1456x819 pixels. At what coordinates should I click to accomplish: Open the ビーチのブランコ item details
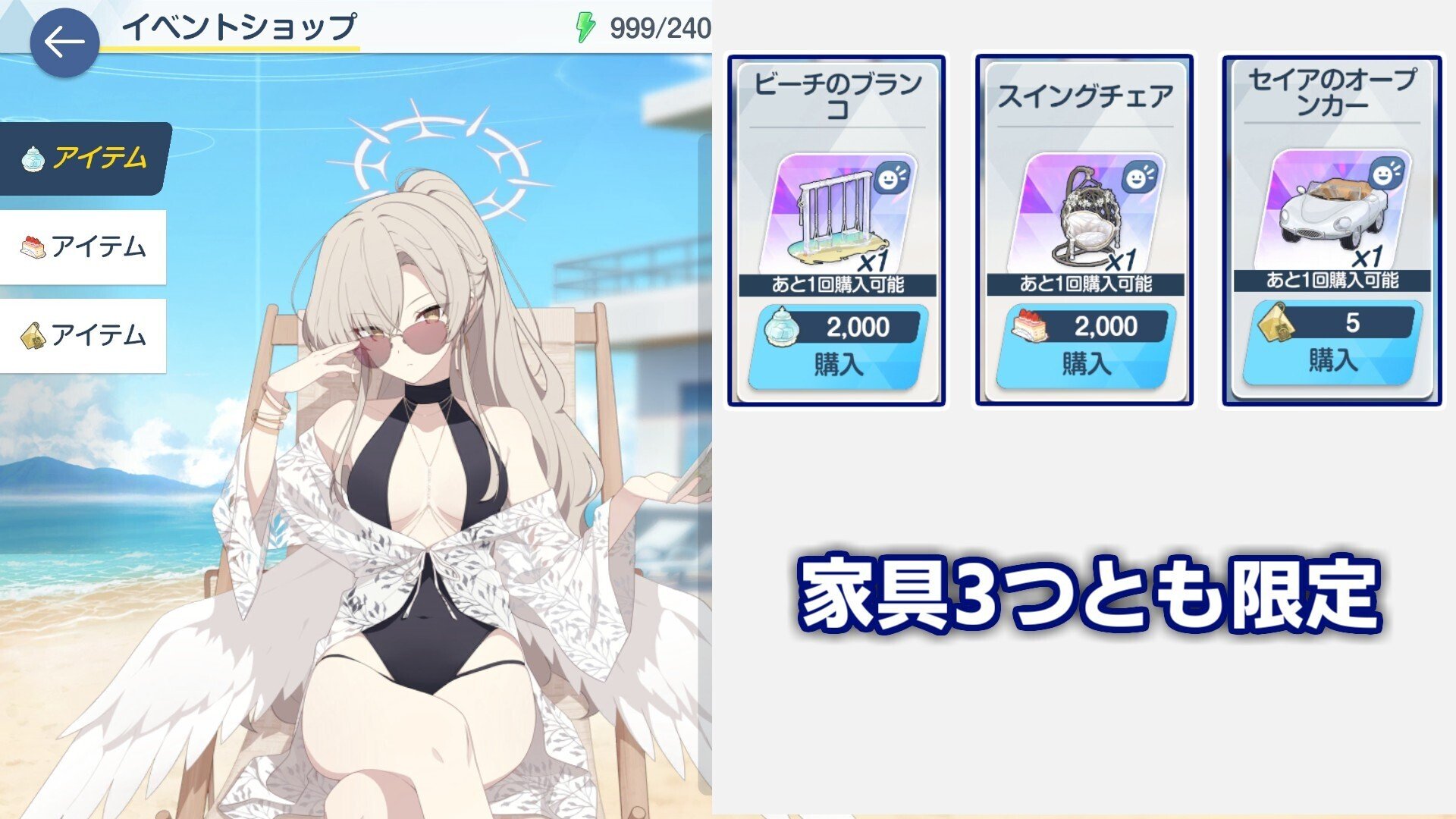pos(840,212)
